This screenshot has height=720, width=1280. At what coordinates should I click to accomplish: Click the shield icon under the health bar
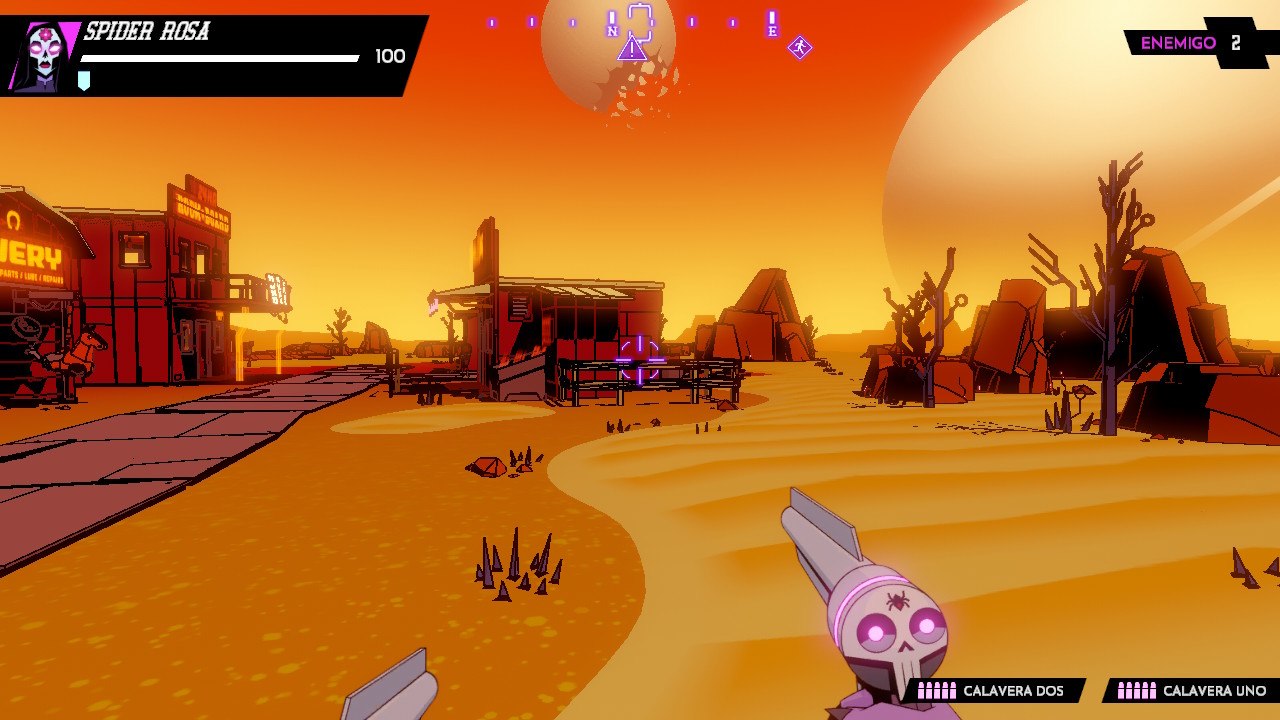pyautogui.click(x=84, y=80)
